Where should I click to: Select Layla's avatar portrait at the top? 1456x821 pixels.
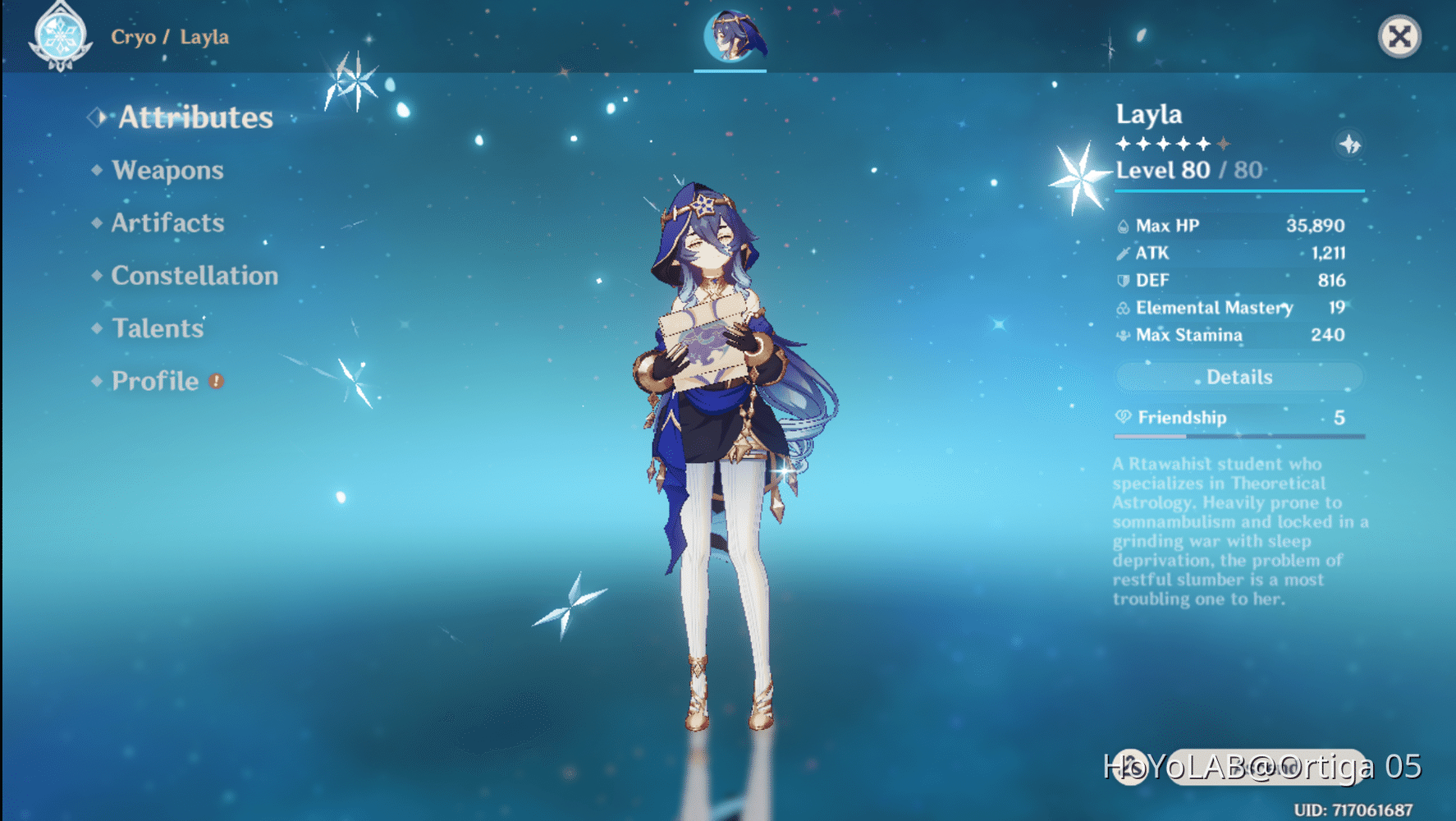pyautogui.click(x=729, y=37)
